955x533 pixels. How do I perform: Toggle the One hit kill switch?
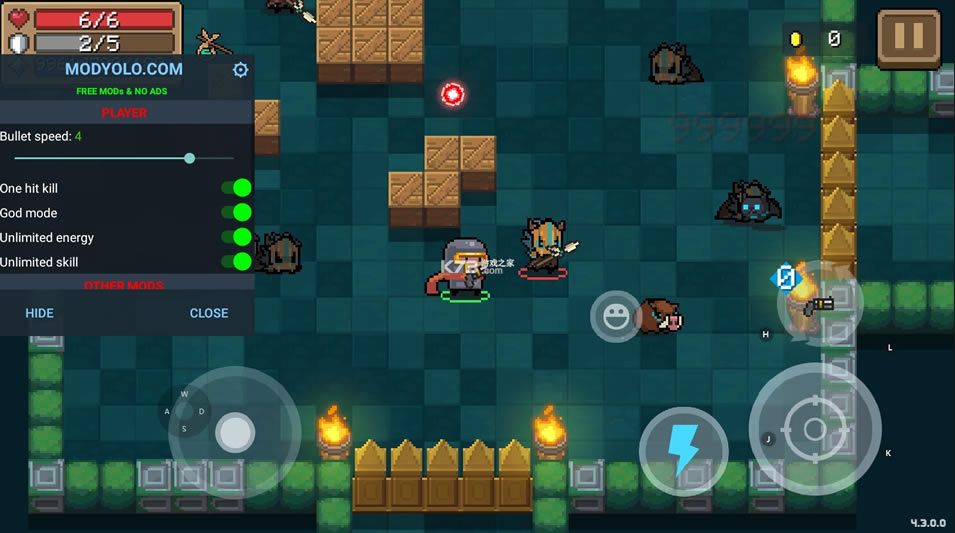[236, 188]
